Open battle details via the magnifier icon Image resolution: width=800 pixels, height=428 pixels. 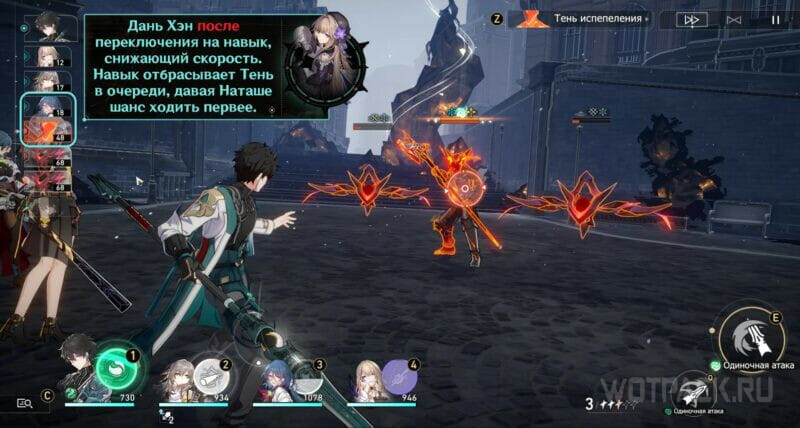tap(25, 402)
